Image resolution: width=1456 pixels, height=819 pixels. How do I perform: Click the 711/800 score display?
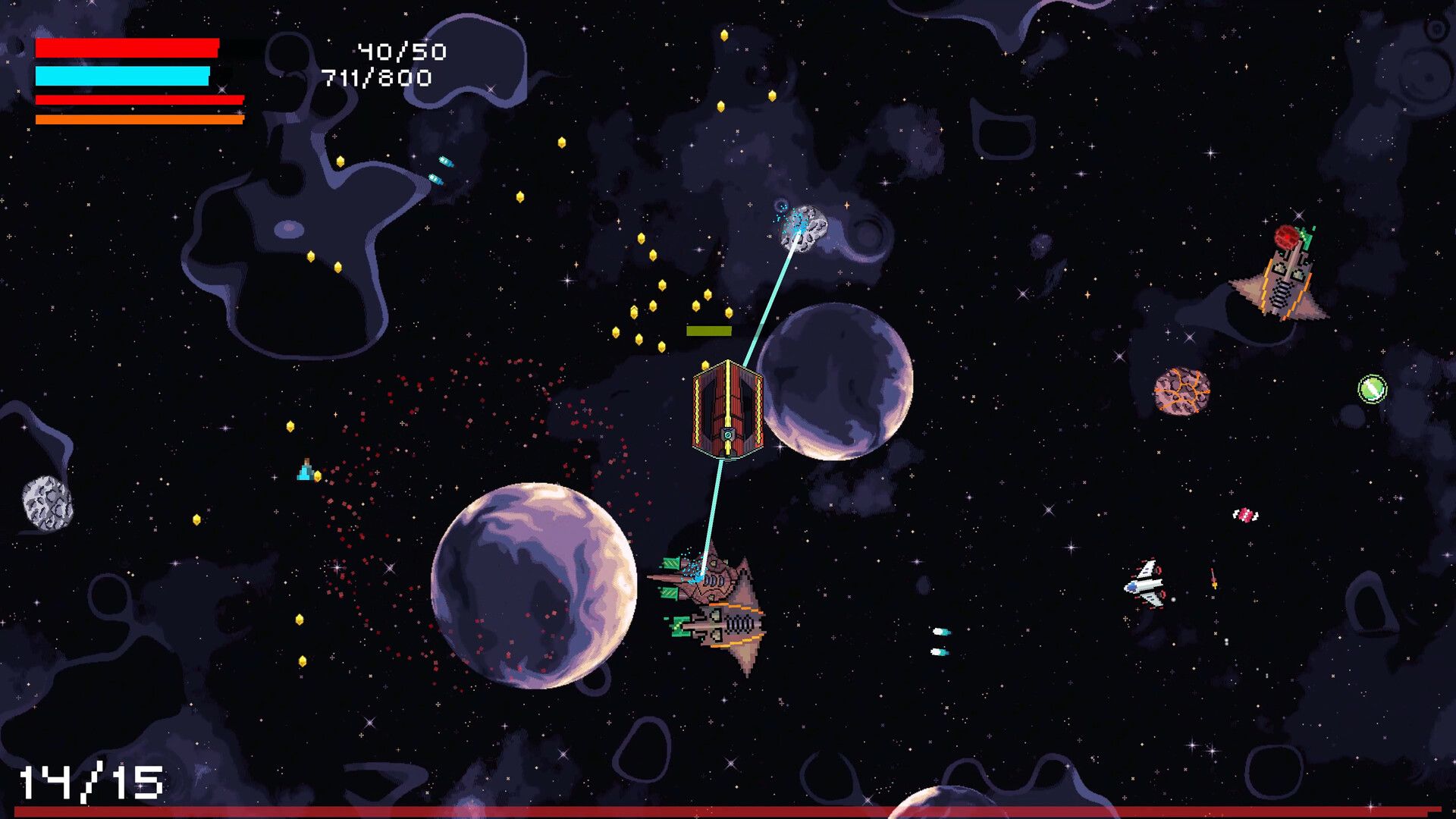click(x=375, y=78)
